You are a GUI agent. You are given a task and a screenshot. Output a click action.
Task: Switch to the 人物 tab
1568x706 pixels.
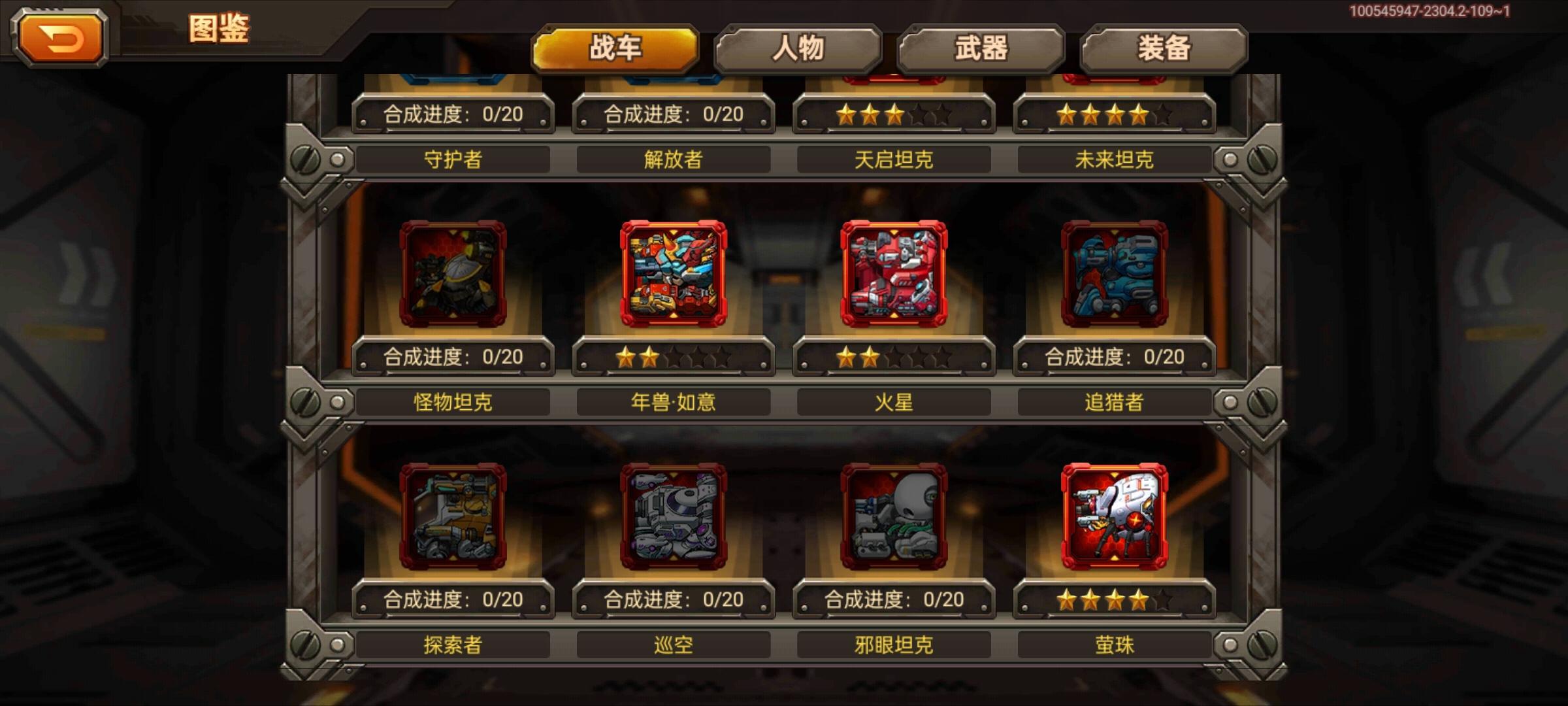pyautogui.click(x=798, y=46)
